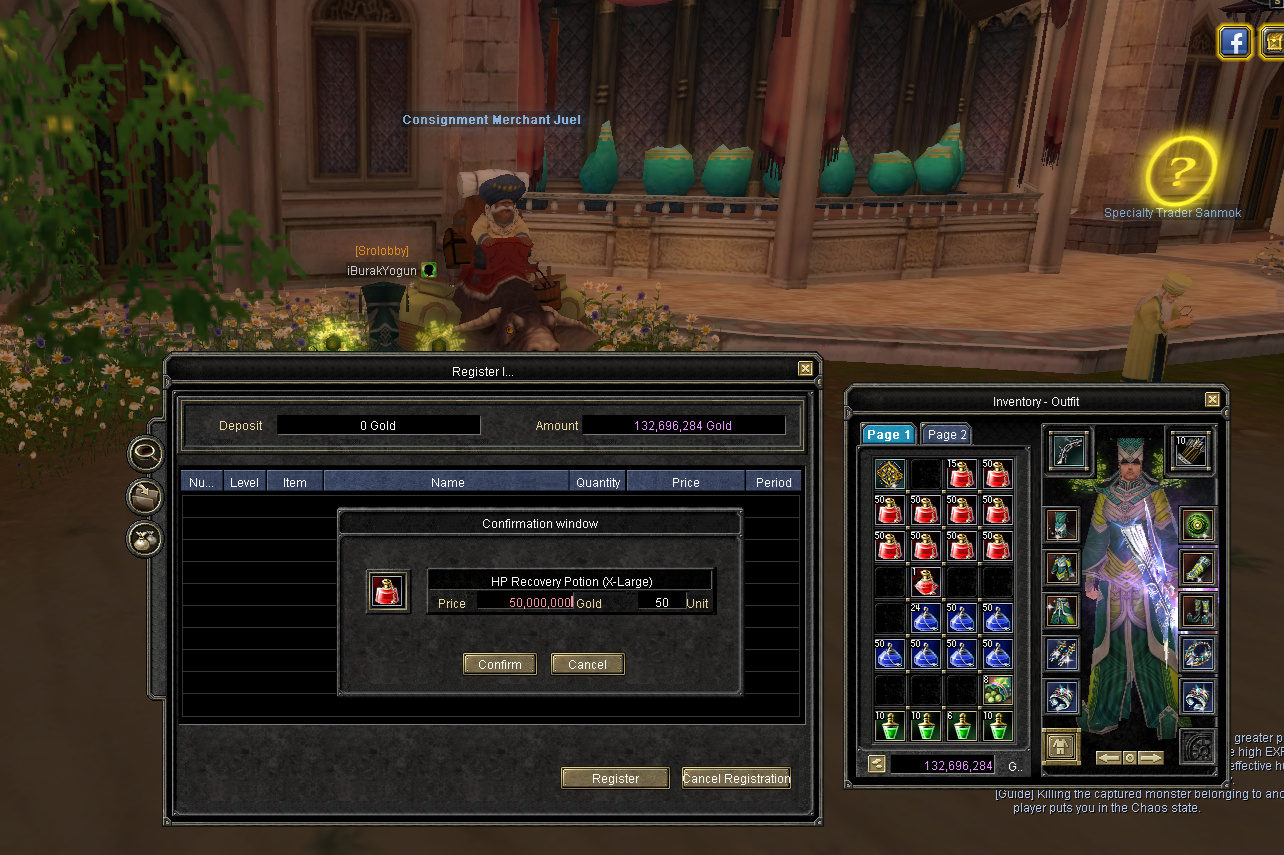Select inventory Page 1 tab
This screenshot has width=1284, height=855.
point(888,435)
